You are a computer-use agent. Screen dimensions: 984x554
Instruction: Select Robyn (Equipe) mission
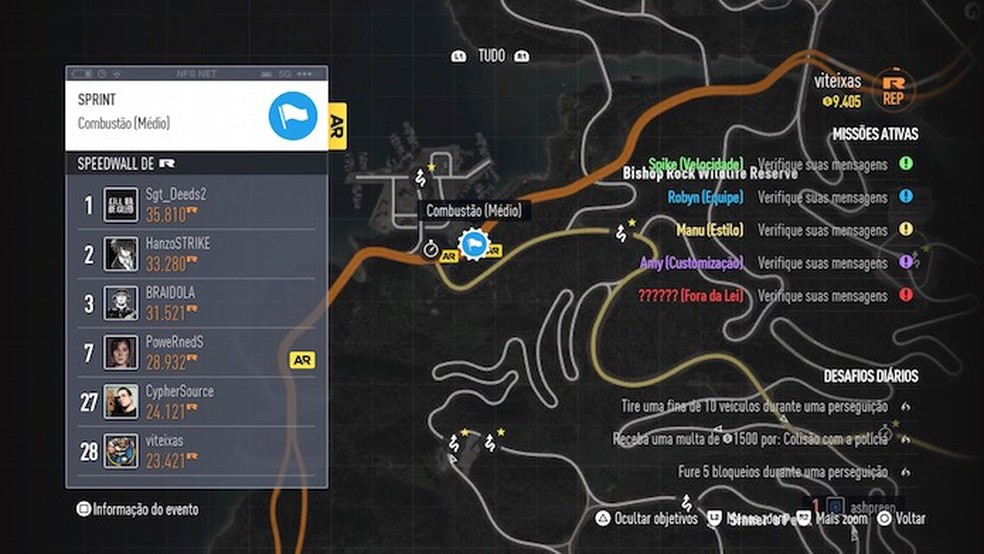pos(706,197)
